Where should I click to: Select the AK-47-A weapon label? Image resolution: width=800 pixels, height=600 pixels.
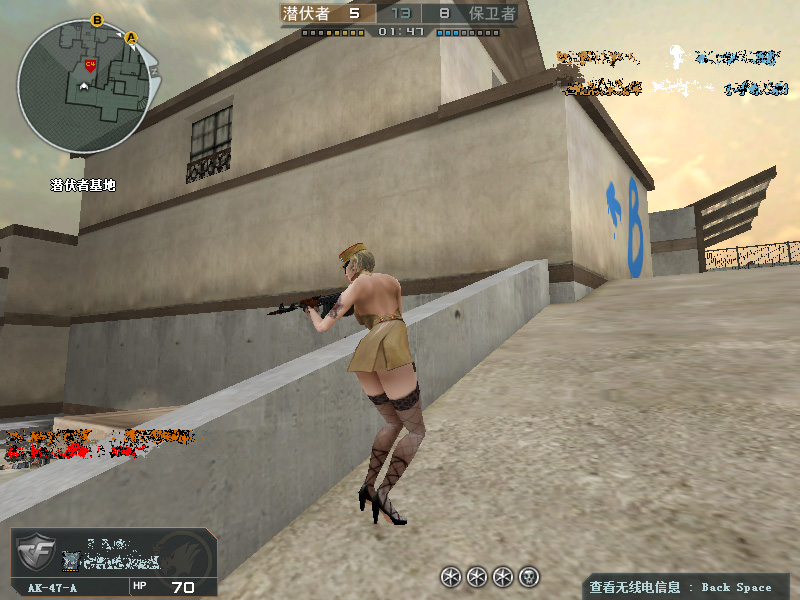pyautogui.click(x=52, y=588)
